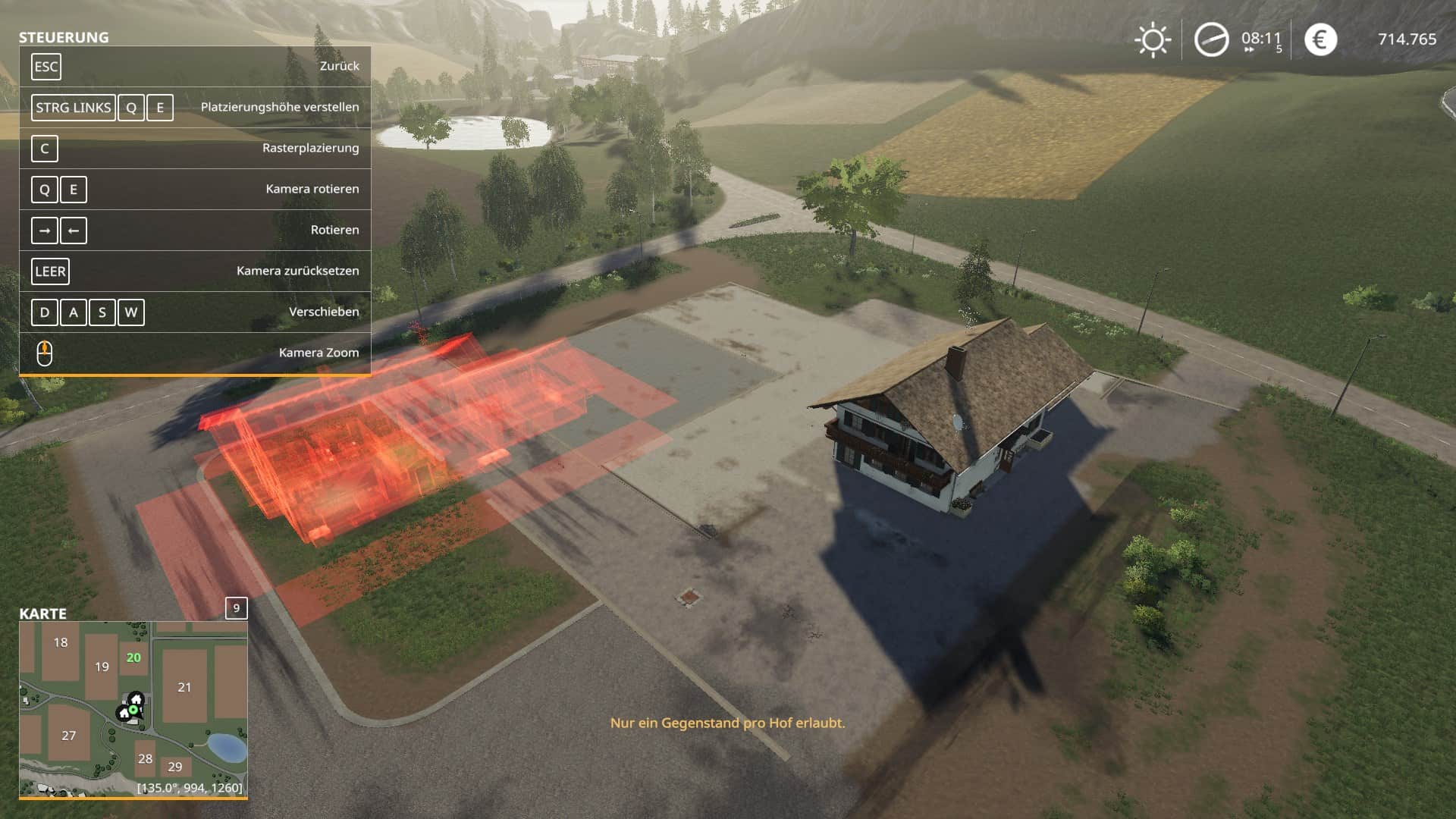Click the LEER key to reset the camera
Screen dimensions: 1456x819
50,271
